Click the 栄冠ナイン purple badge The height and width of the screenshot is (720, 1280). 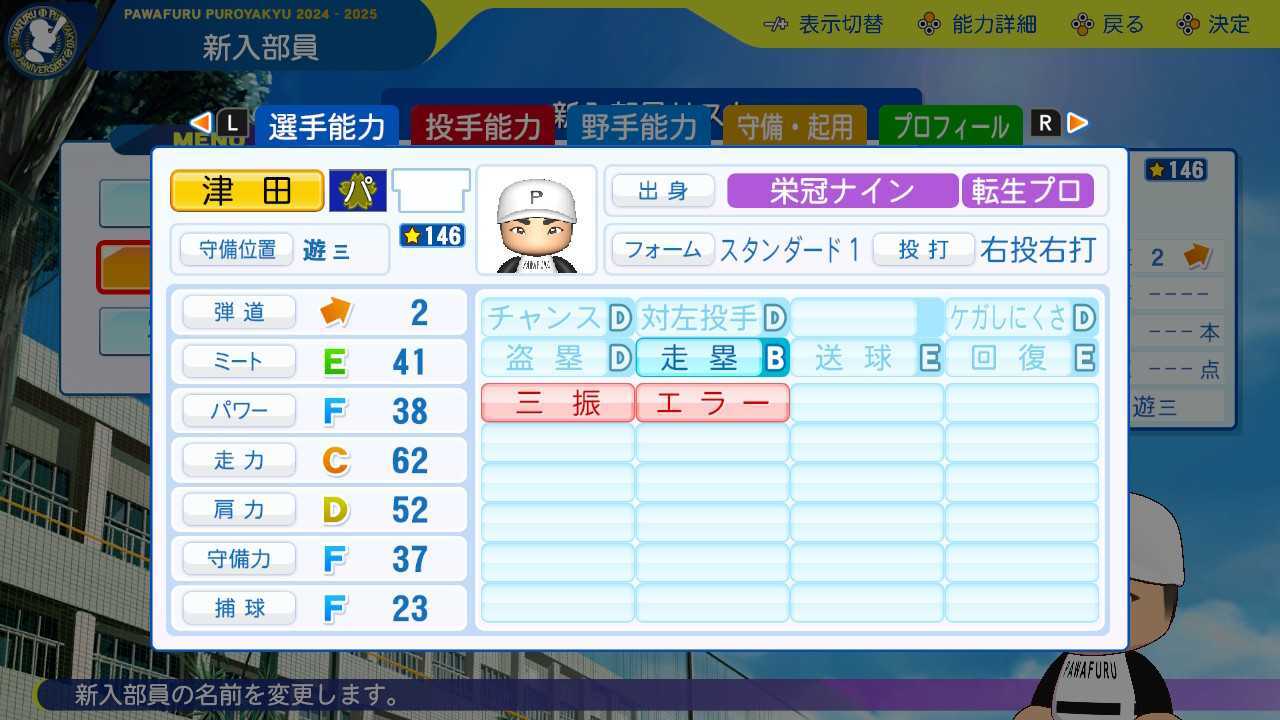pos(841,191)
